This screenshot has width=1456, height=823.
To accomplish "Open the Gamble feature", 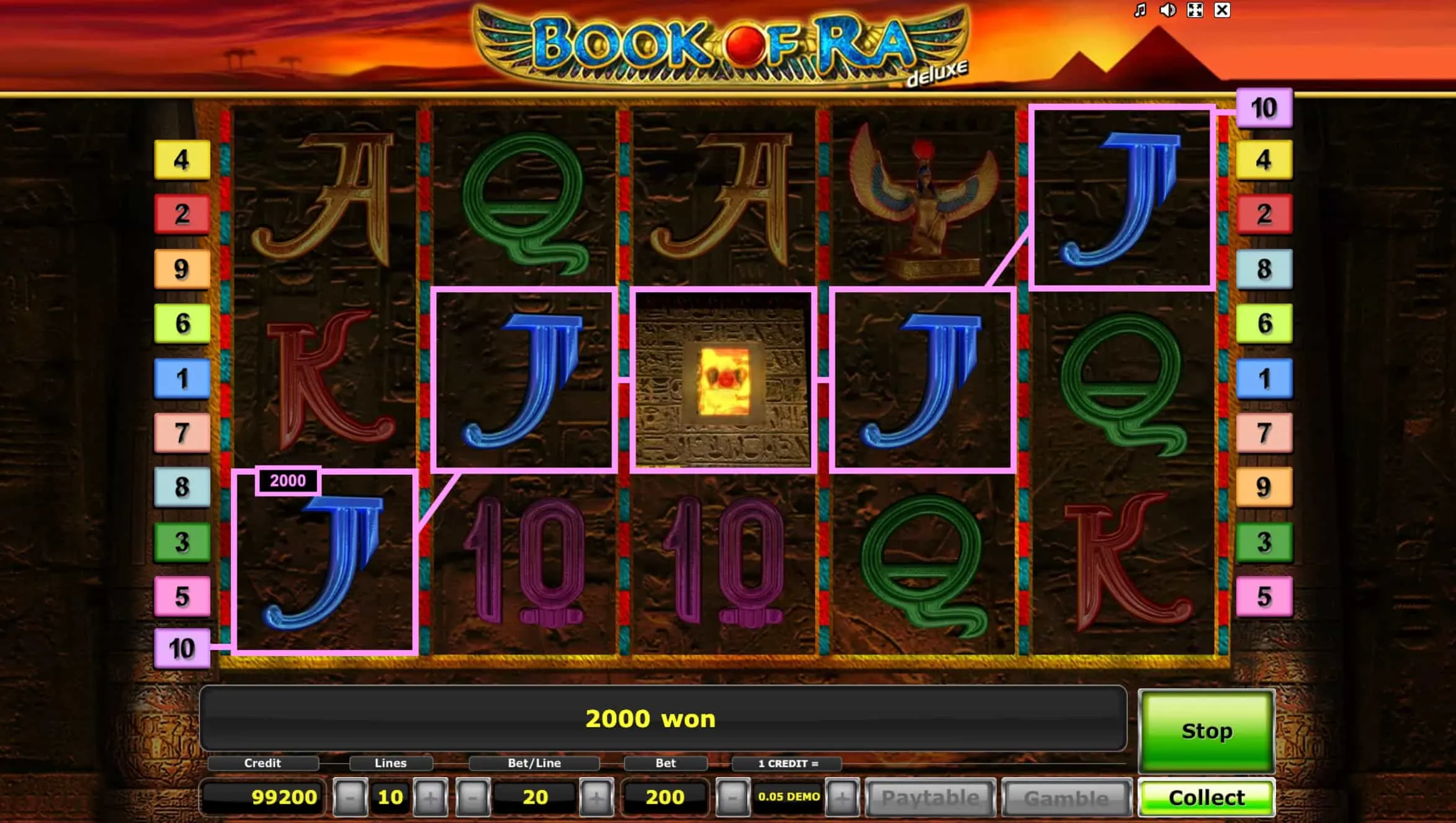I will [1069, 797].
